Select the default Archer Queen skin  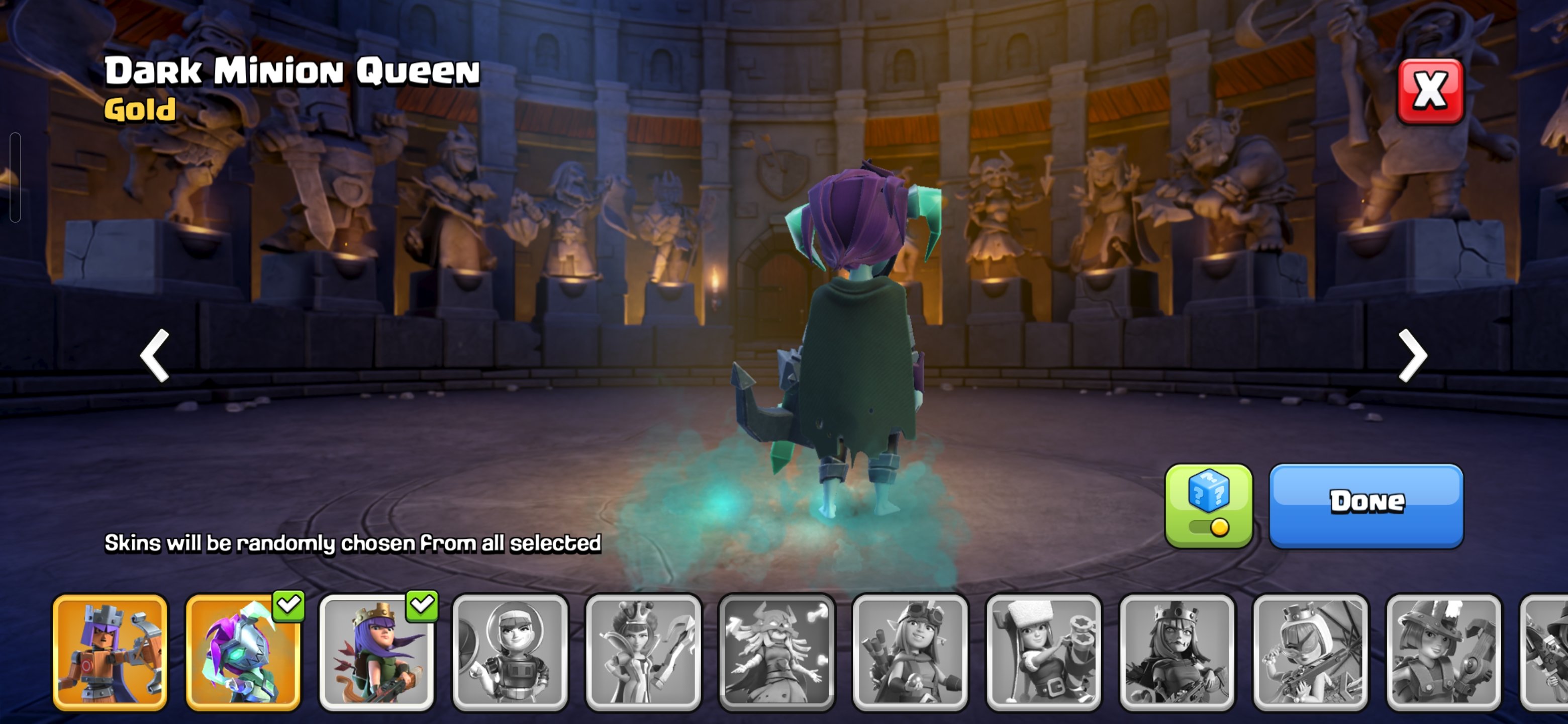(376, 652)
